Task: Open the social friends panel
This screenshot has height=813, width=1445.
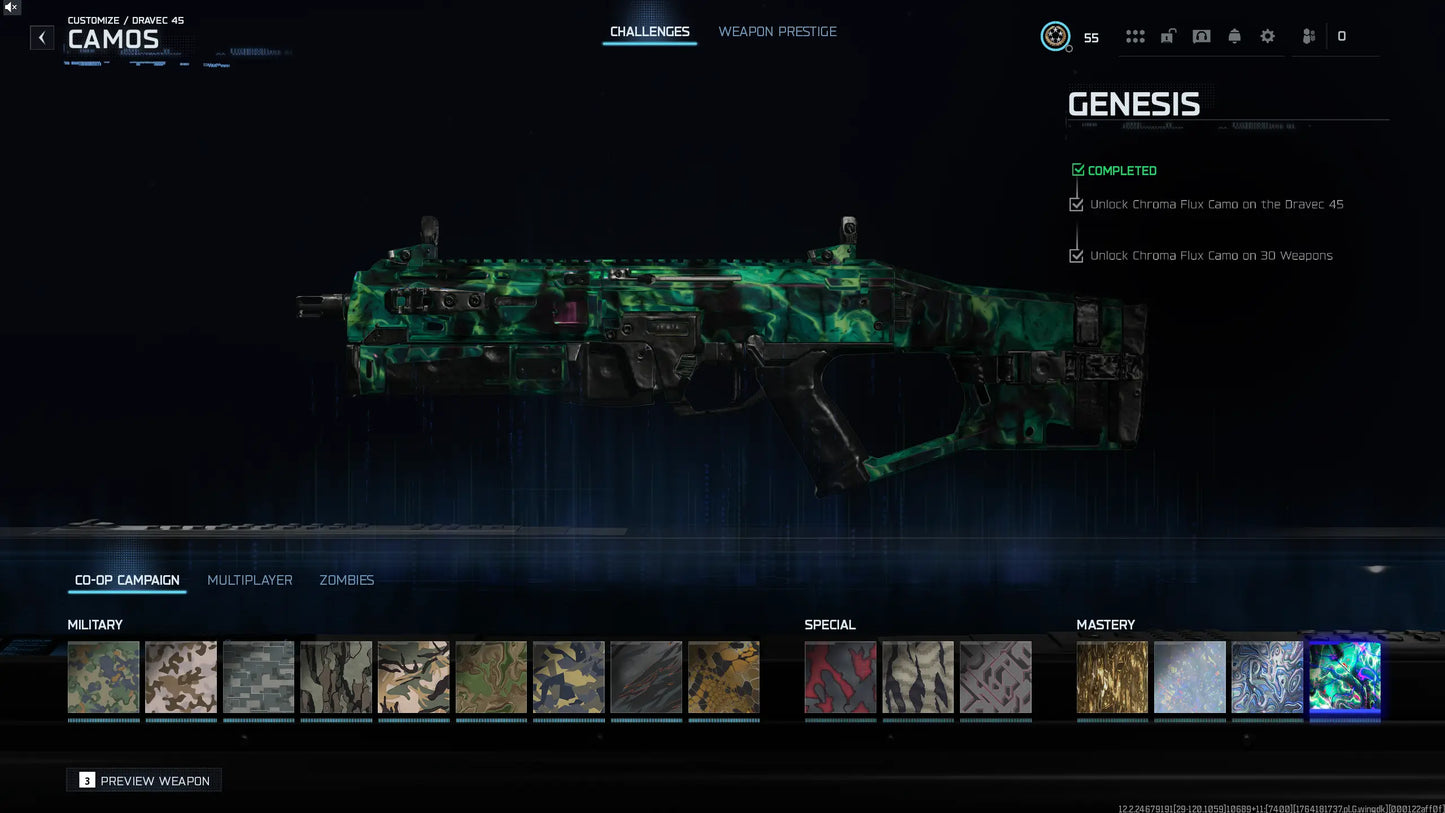Action: (1308, 35)
